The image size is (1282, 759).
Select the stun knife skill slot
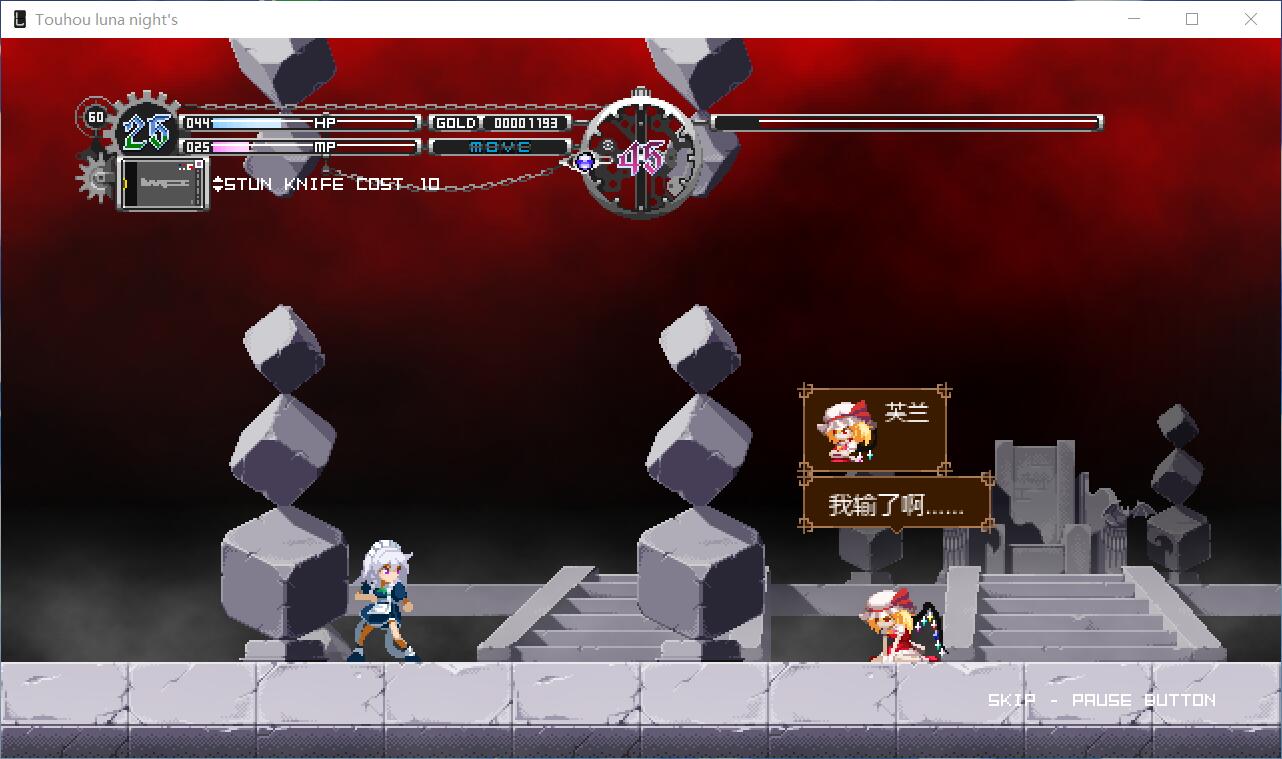[163, 183]
